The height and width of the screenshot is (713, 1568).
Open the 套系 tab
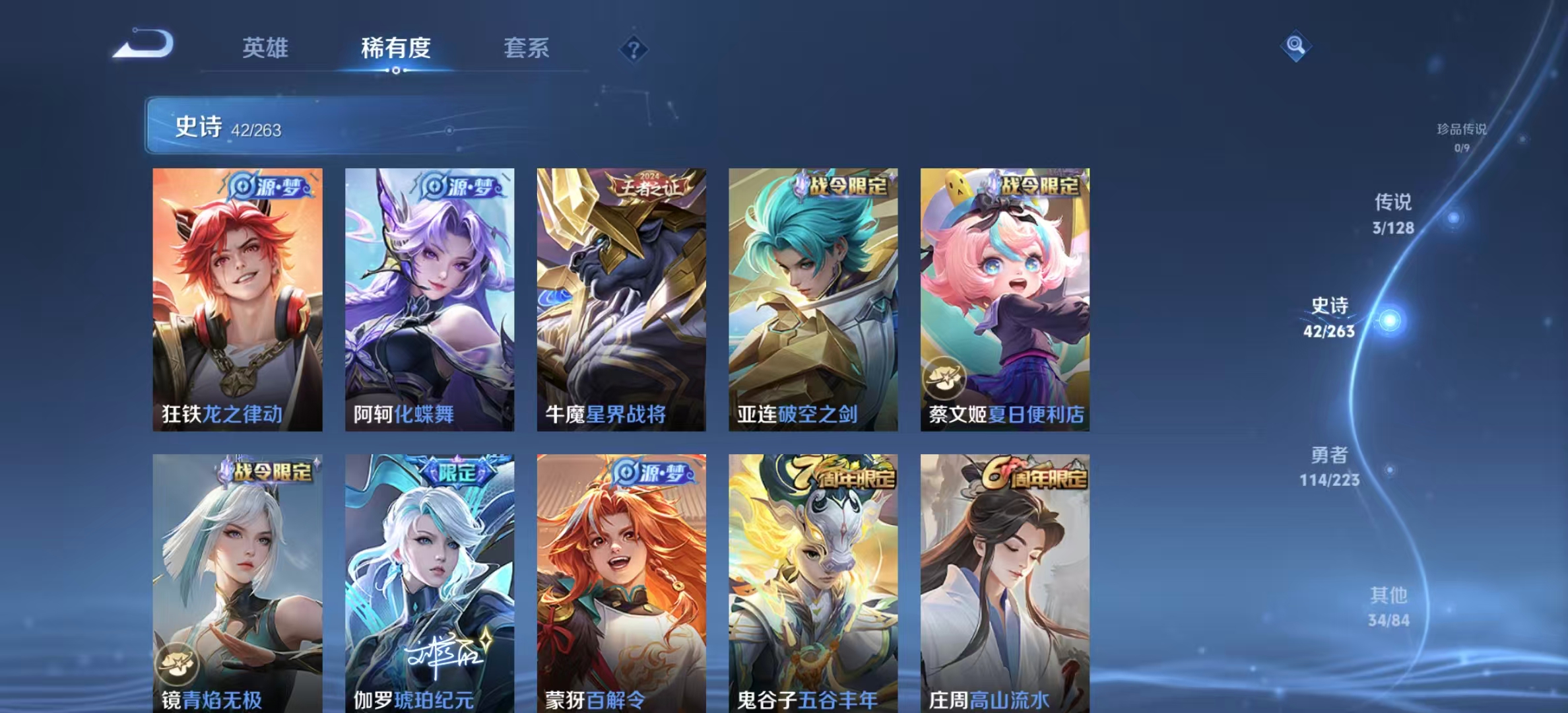click(526, 48)
